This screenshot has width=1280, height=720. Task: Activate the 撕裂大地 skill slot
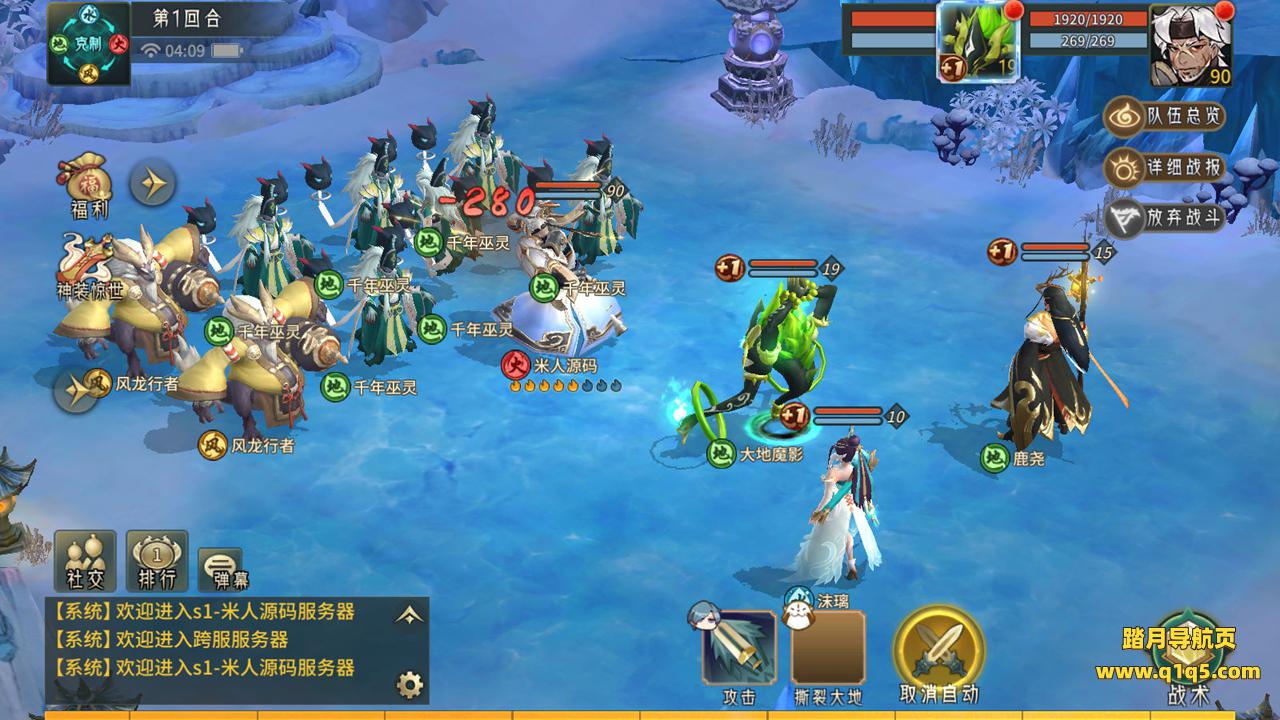click(x=828, y=648)
